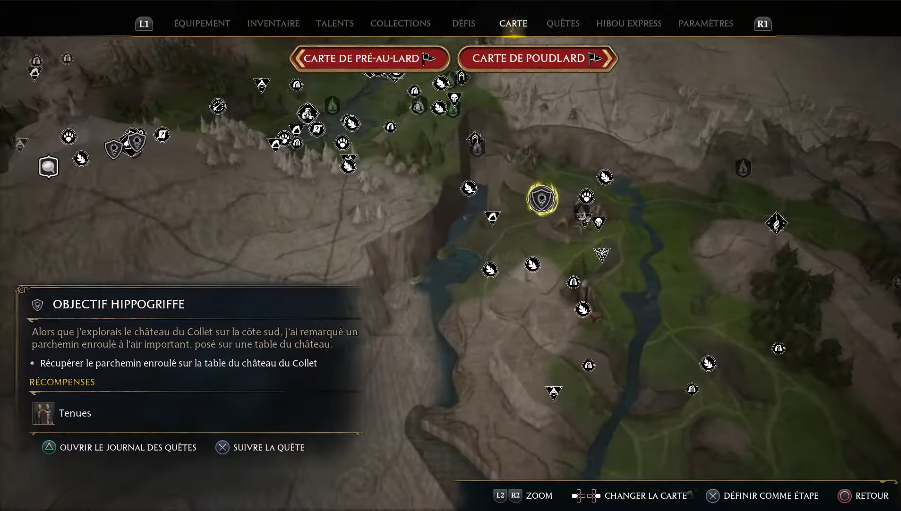Screen dimensions: 901x511
Task: Open the Défis tab
Action: pyautogui.click(x=464, y=23)
